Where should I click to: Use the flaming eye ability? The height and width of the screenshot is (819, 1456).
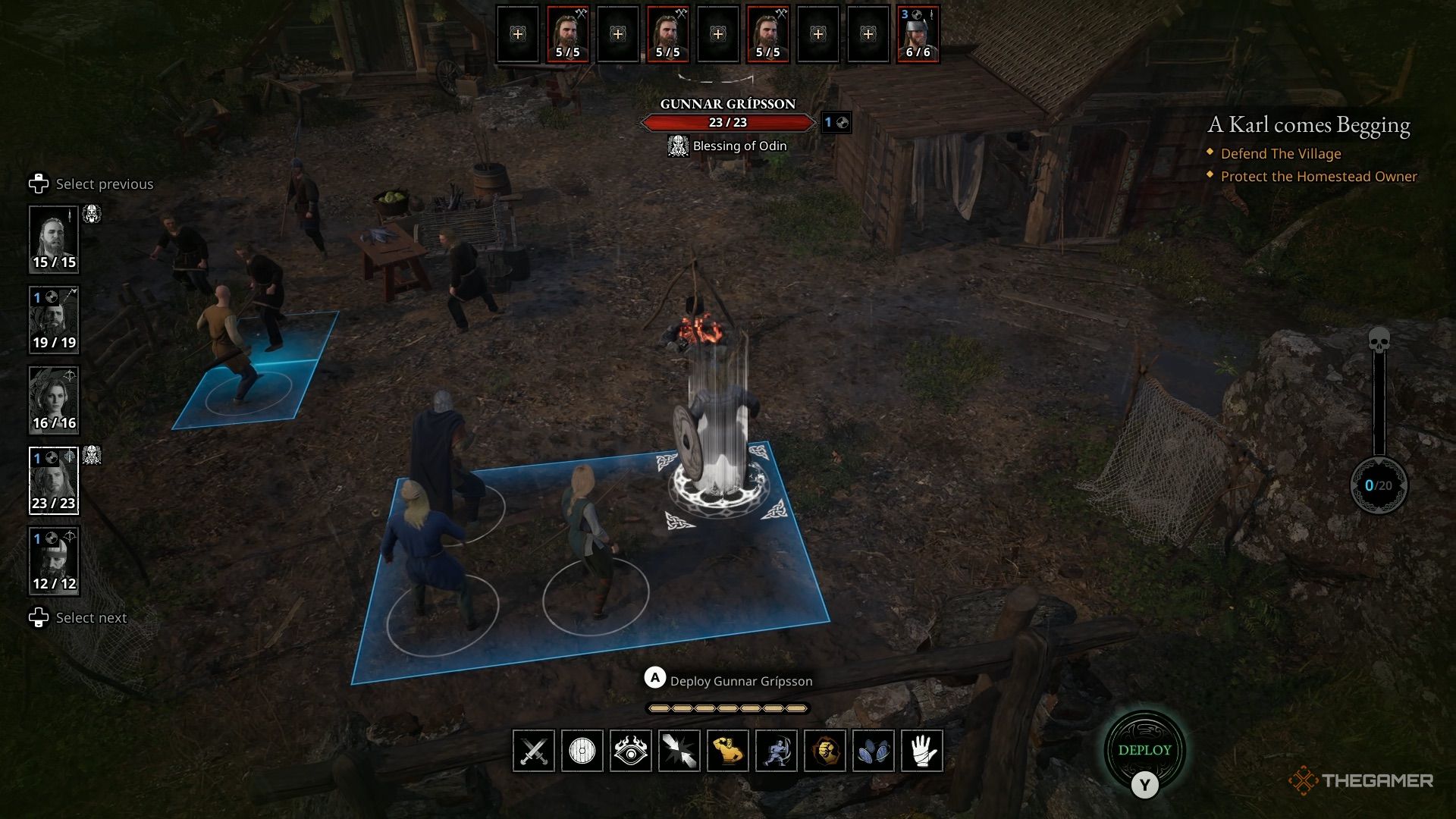(x=631, y=752)
